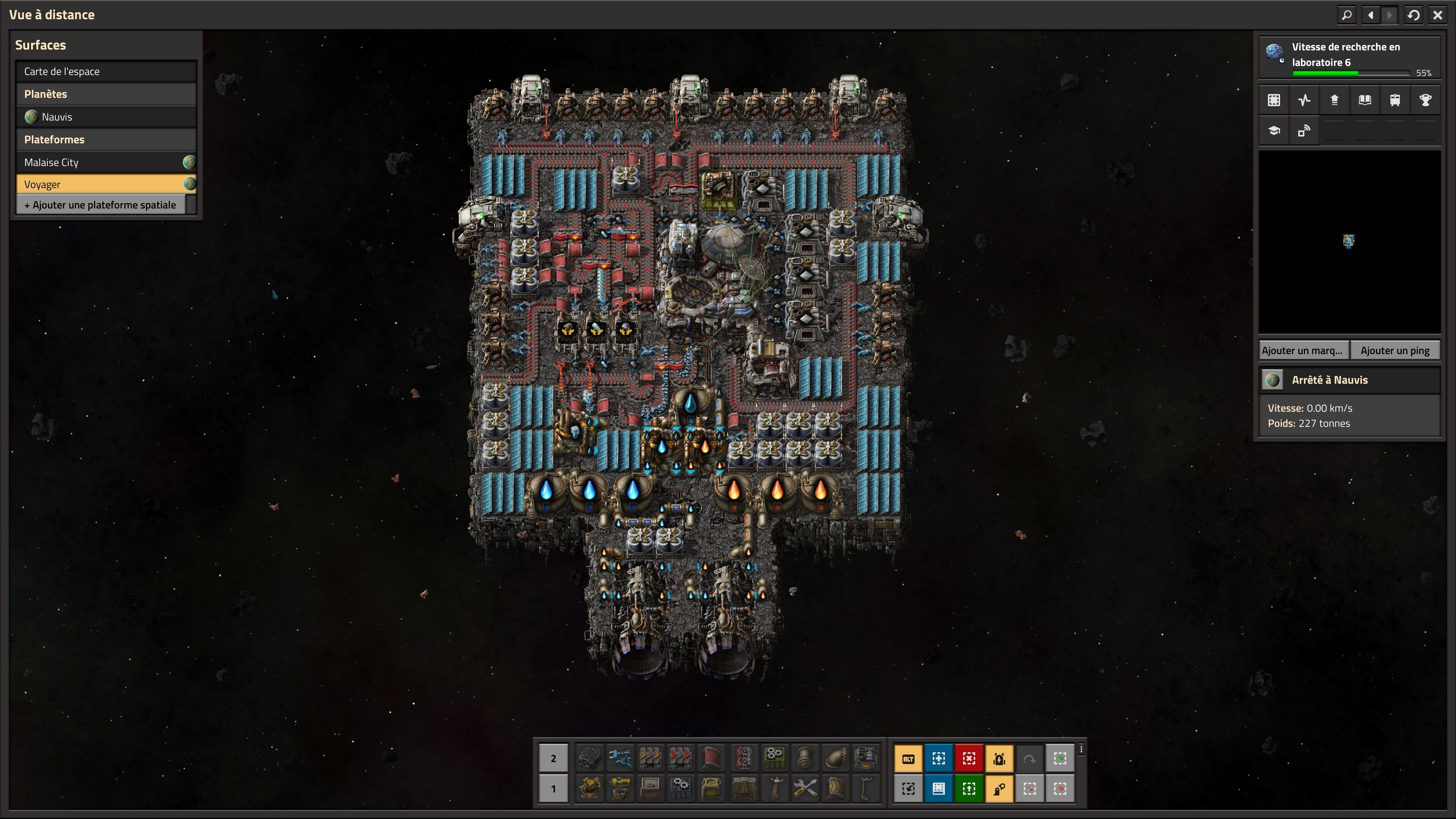1456x819 pixels.
Task: Select the Voyager platform row
Action: (x=106, y=184)
